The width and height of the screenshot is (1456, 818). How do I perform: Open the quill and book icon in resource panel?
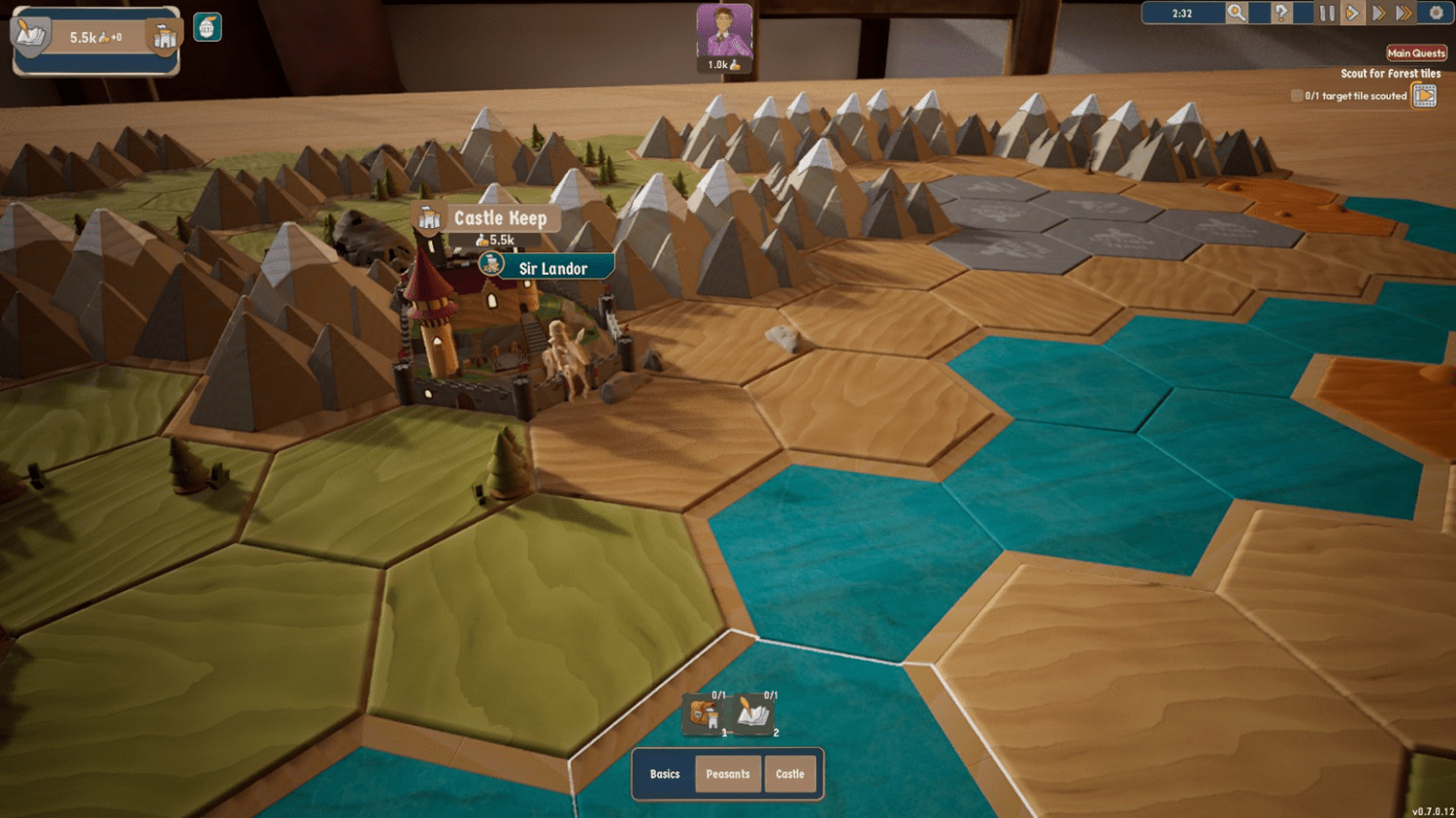pos(30,37)
